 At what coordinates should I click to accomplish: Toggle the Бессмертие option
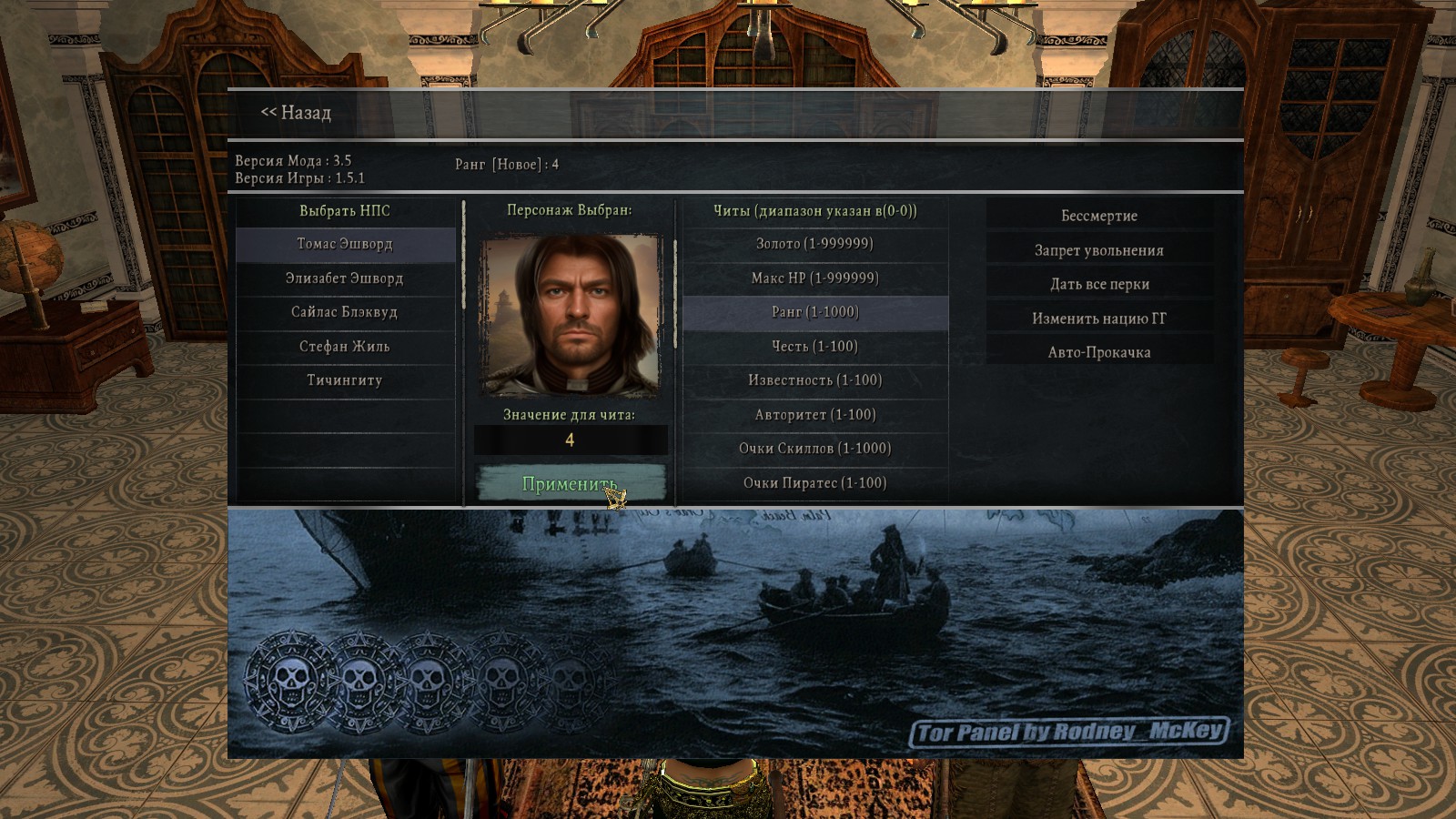pos(1099,216)
